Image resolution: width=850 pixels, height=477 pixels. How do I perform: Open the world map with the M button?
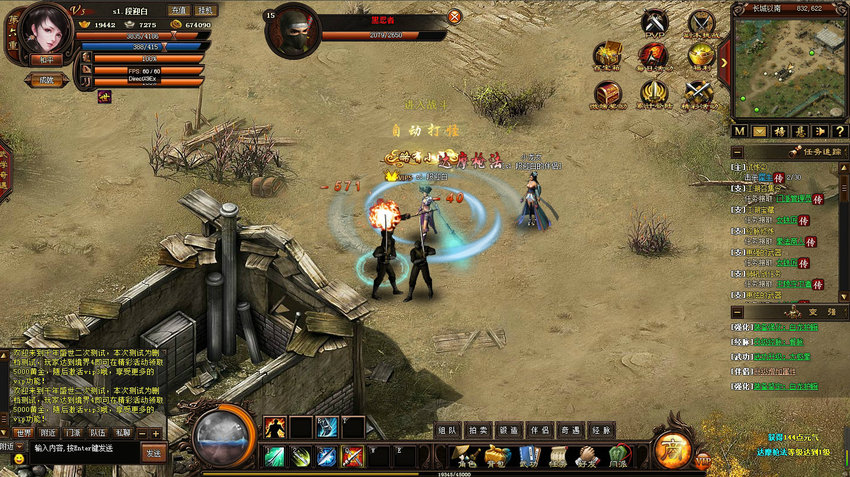(x=739, y=131)
